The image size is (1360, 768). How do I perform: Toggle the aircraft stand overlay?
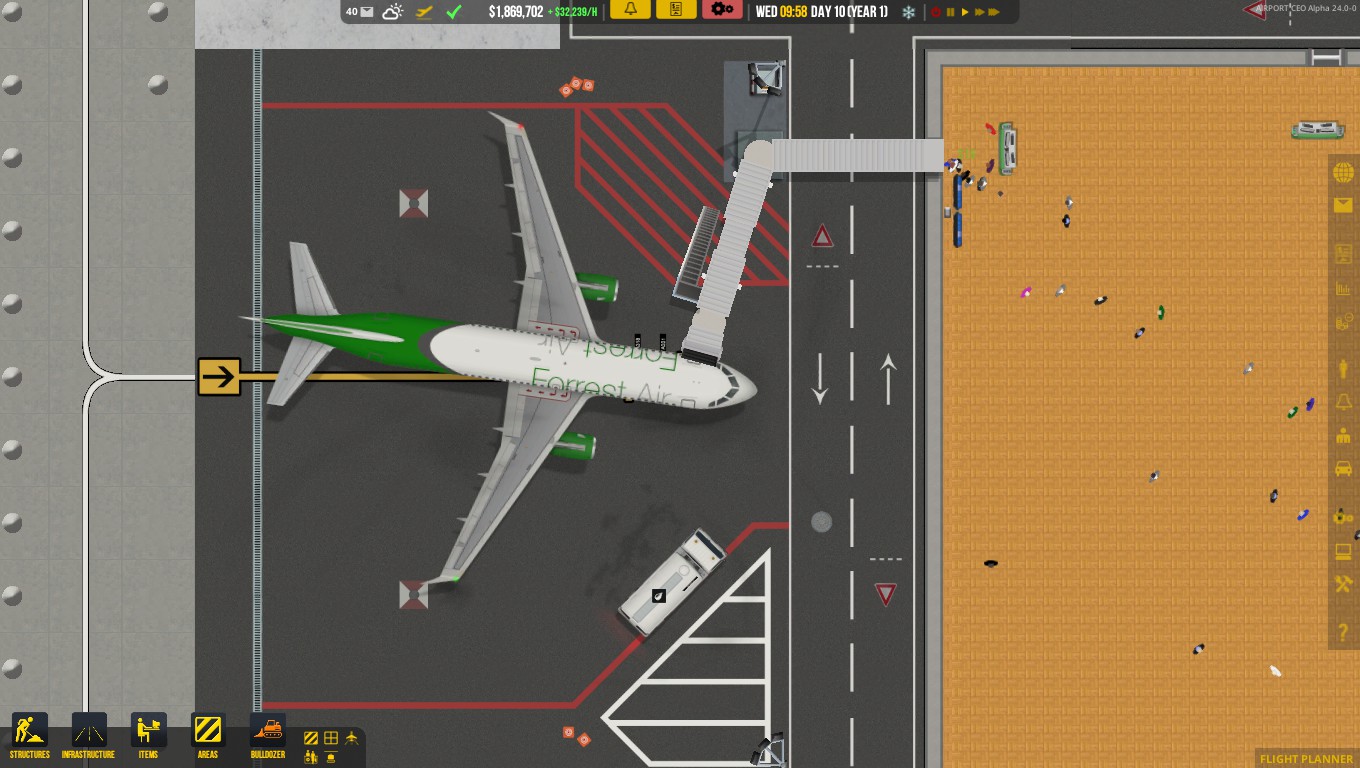coord(352,736)
